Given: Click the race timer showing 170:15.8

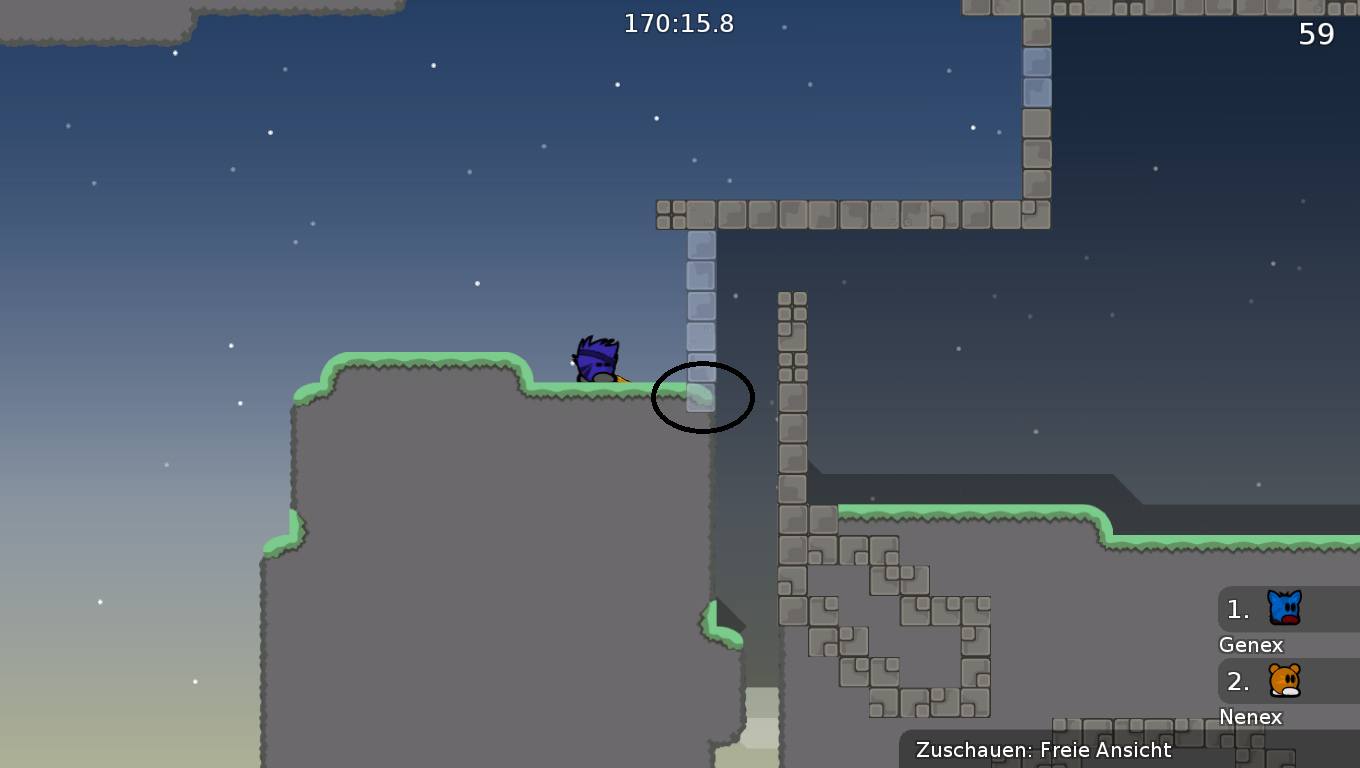Looking at the screenshot, I should [x=681, y=24].
